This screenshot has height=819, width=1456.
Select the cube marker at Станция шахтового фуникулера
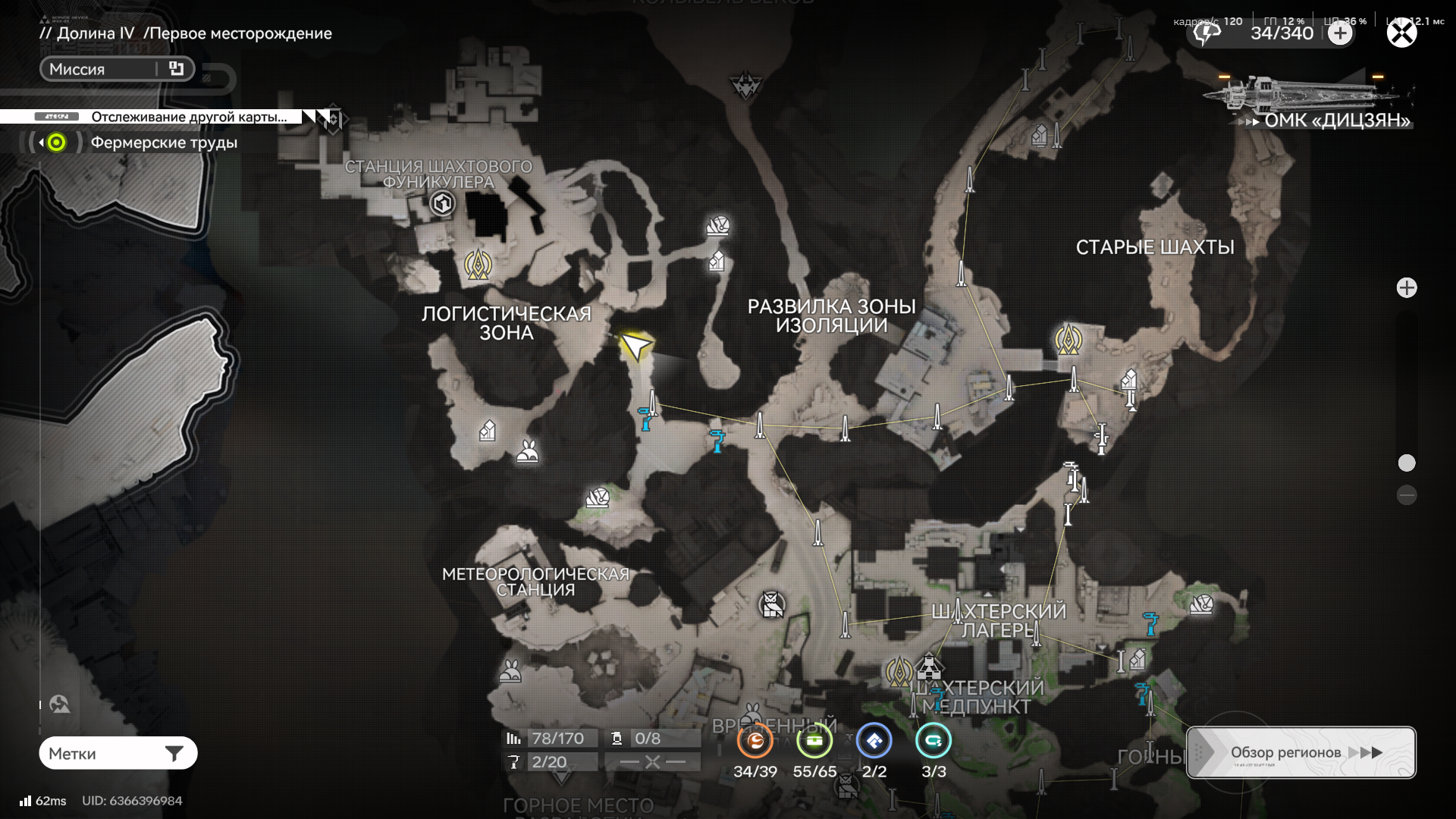[x=442, y=203]
